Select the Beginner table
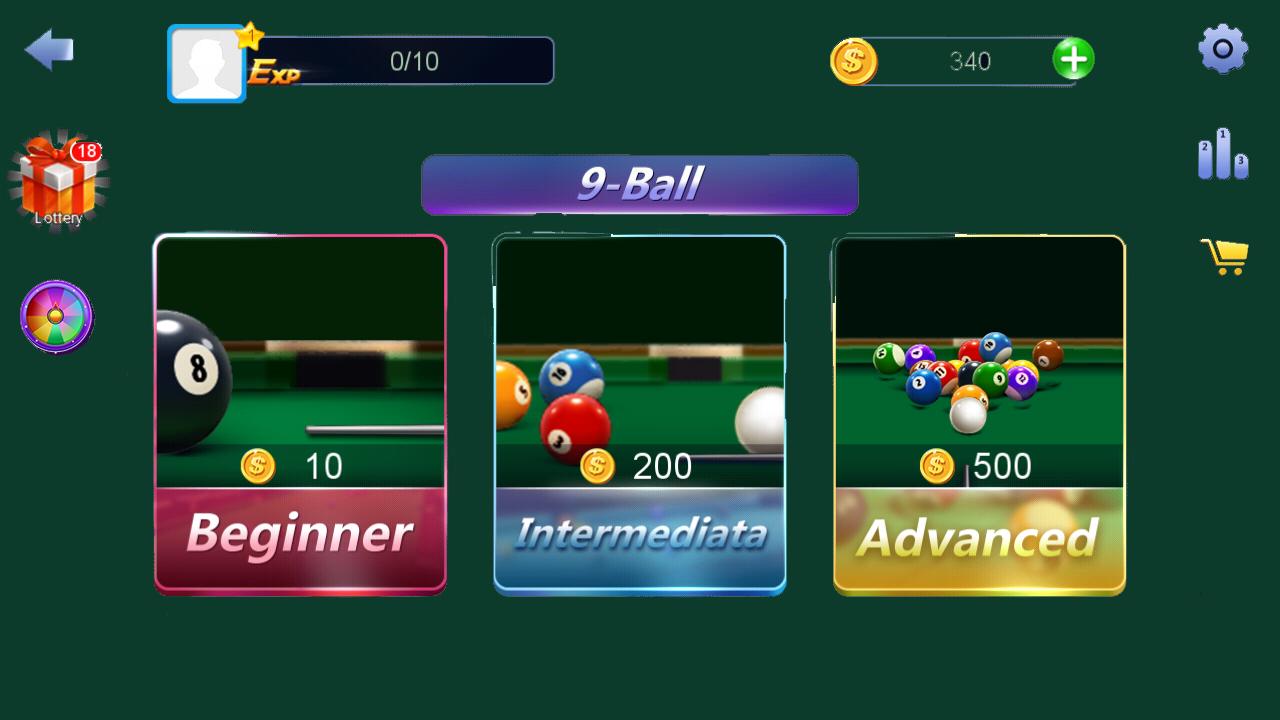 pos(299,412)
